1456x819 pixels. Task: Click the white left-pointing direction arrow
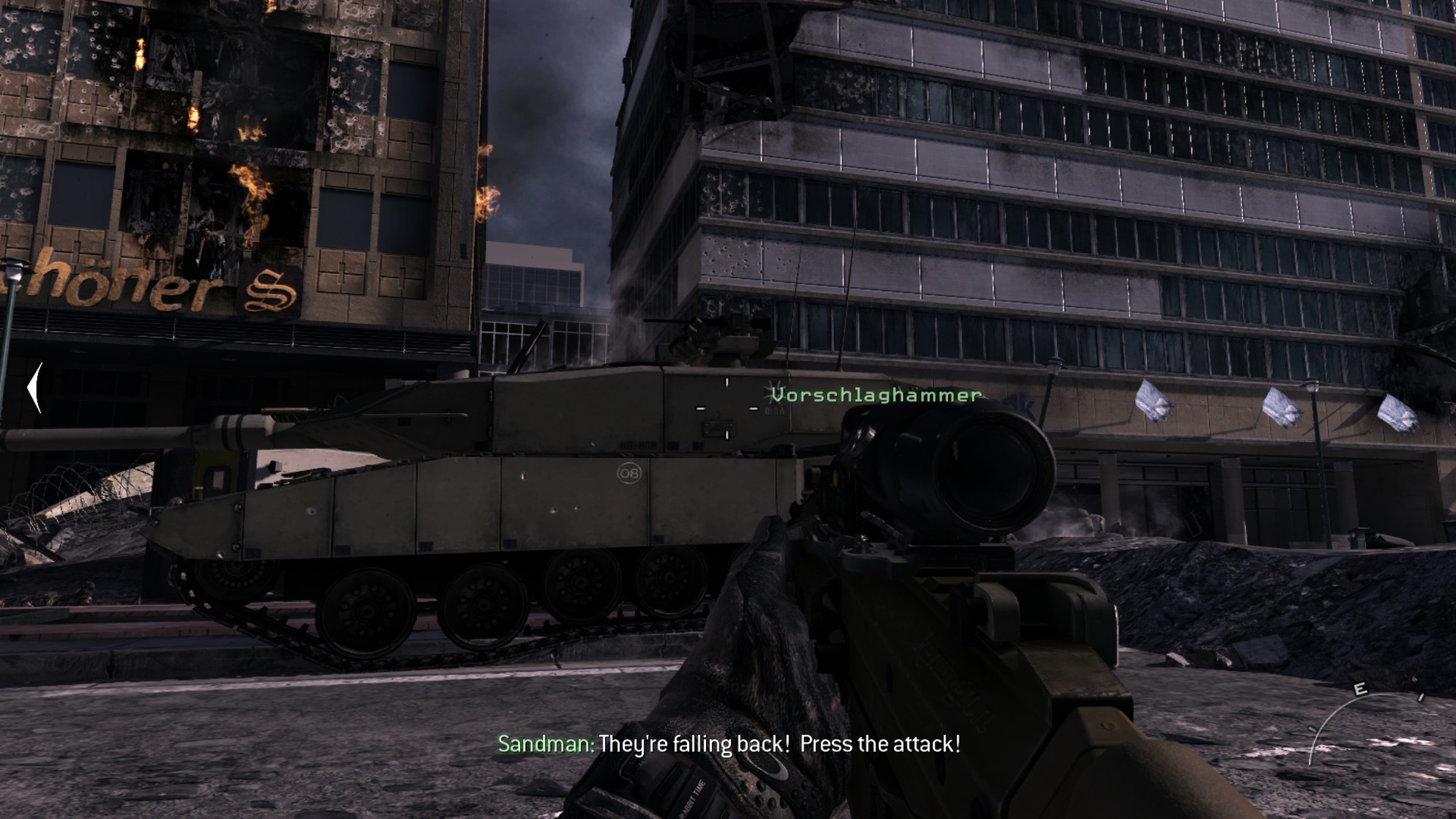(x=34, y=388)
